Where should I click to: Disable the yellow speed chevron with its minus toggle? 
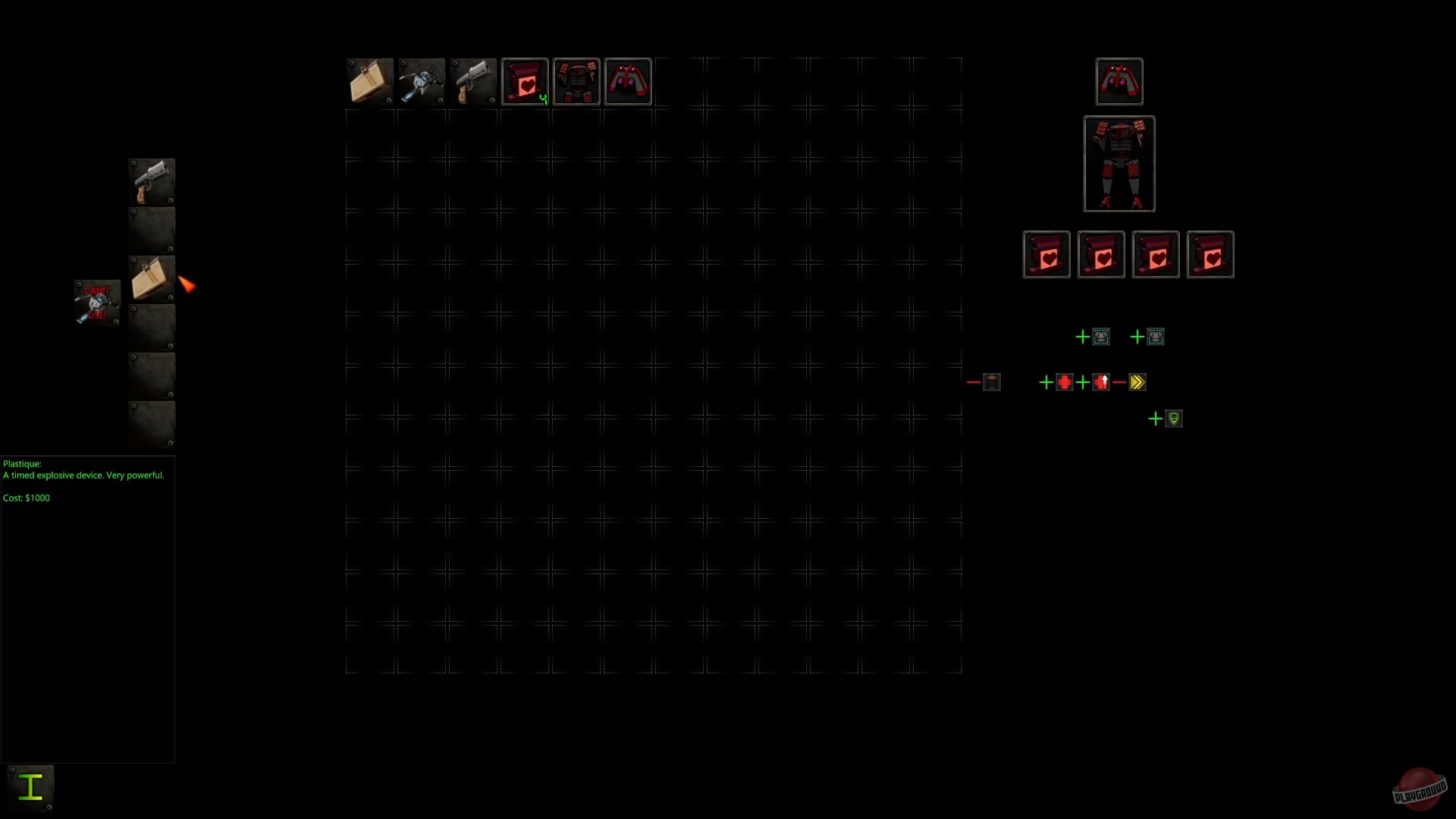[x=1120, y=382]
